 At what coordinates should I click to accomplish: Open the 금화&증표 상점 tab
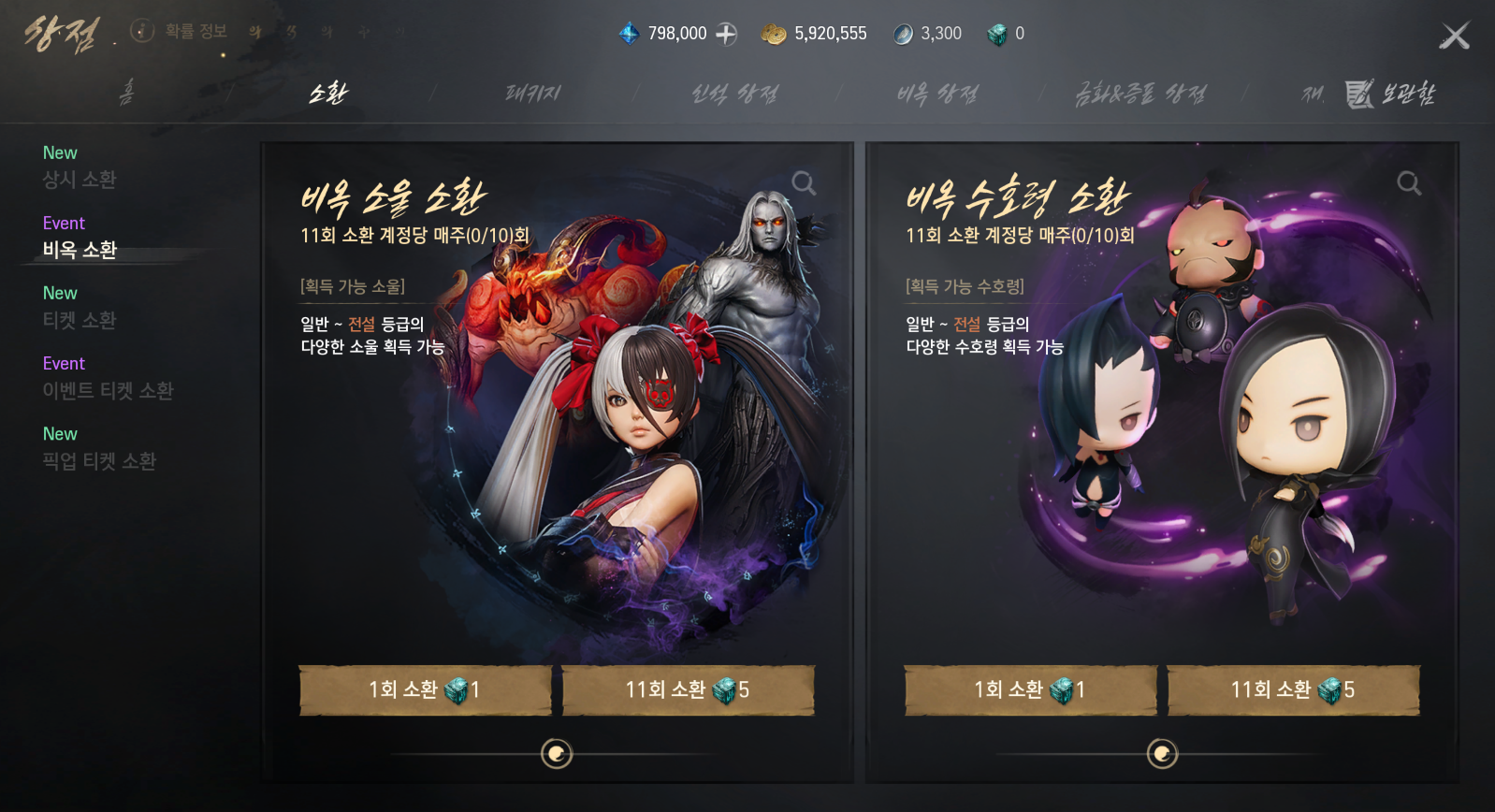[1140, 94]
